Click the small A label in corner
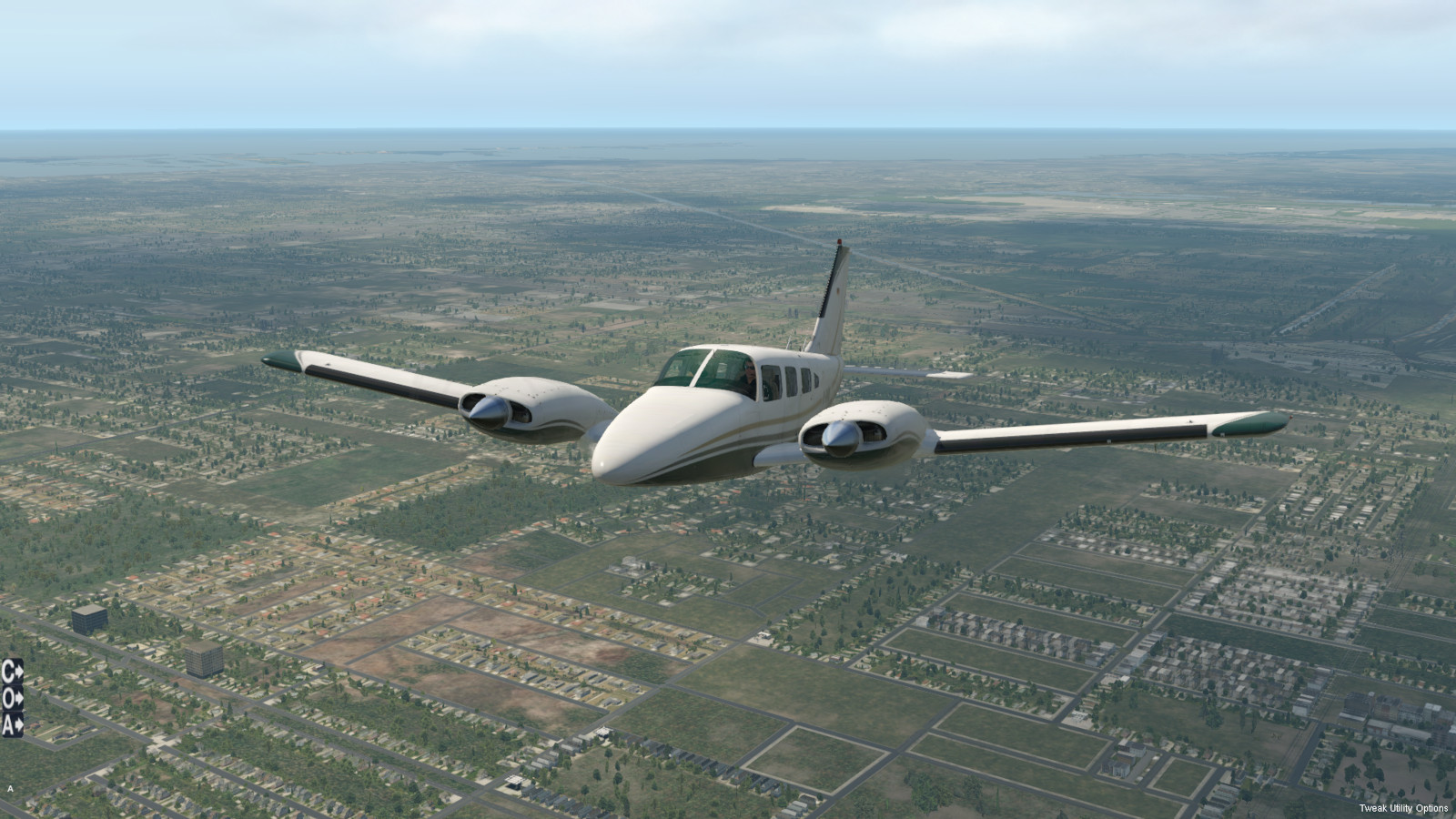The width and height of the screenshot is (1456, 819). click(10, 788)
